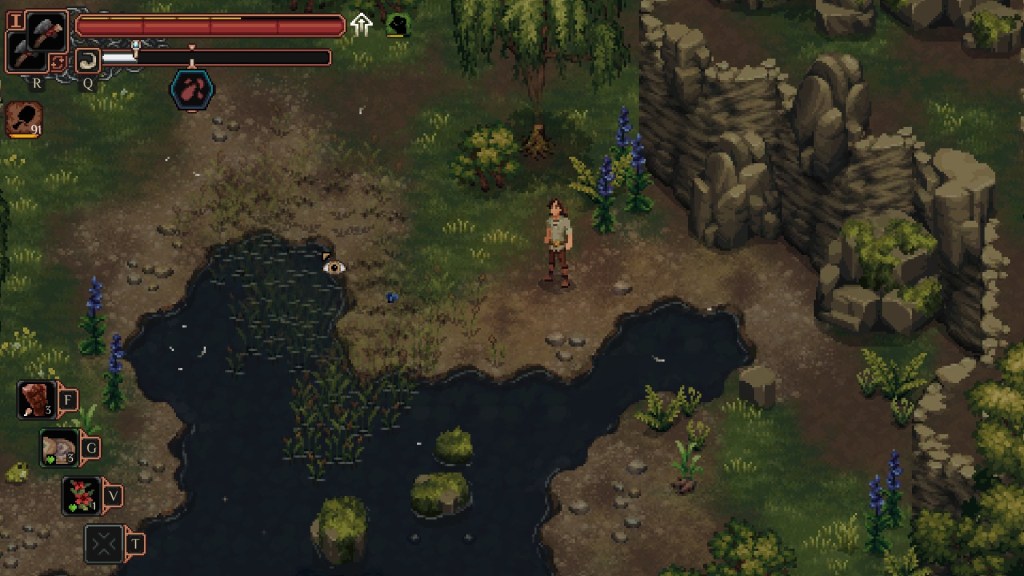Activate the curled hook ability slot
The width and height of the screenshot is (1024, 576).
point(88,60)
